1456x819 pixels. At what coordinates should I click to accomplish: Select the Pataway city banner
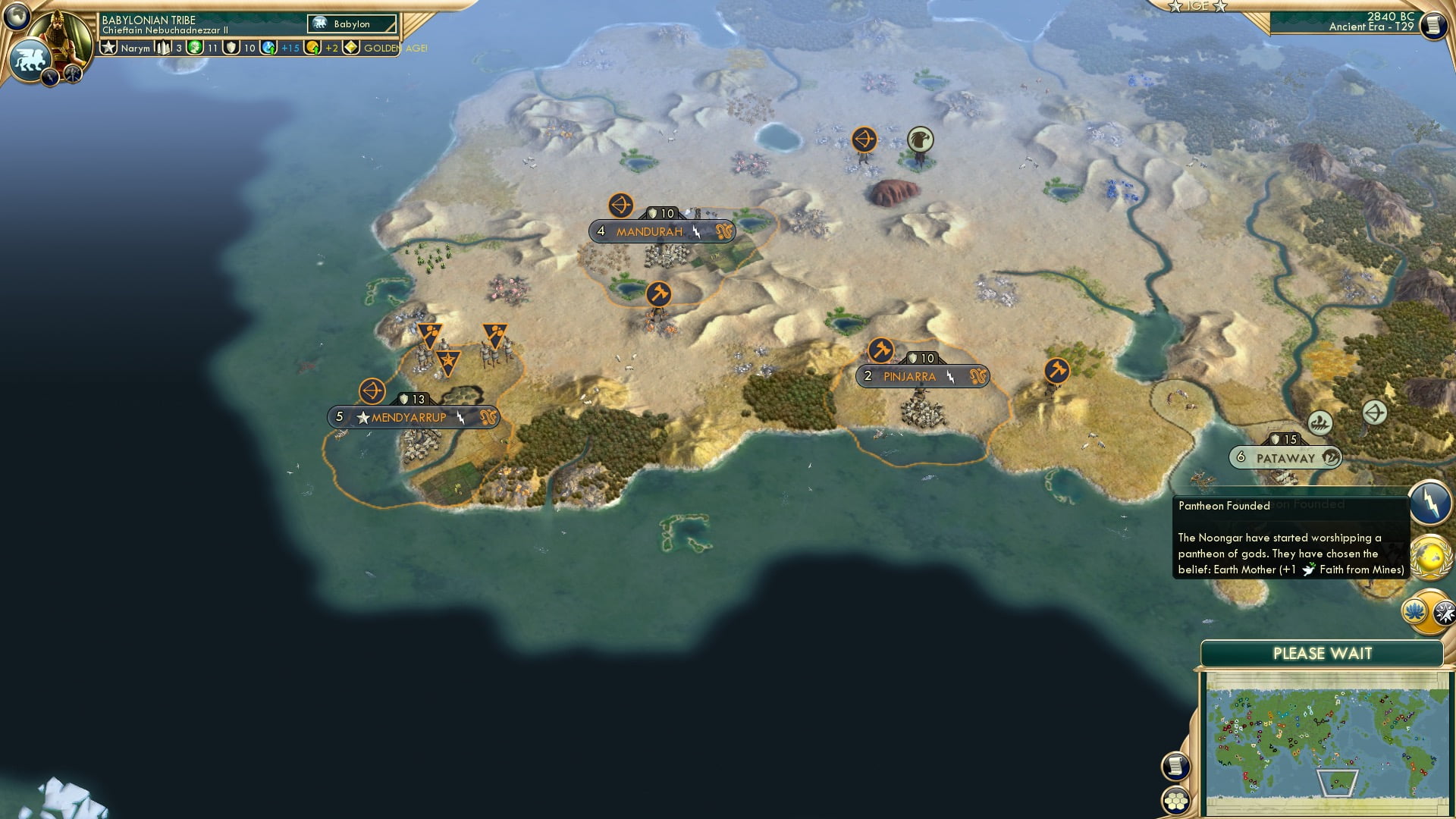(1284, 457)
